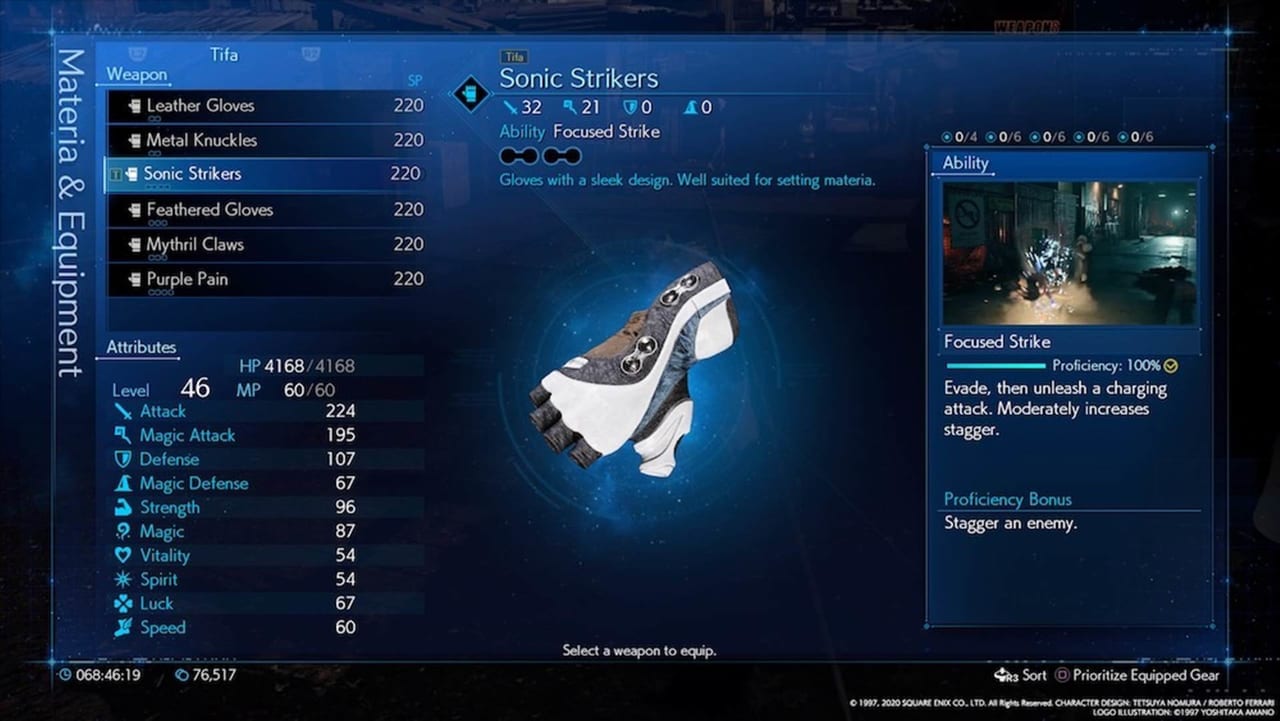1280x721 pixels.
Task: Click the Metal Knuckles weapon icon
Action: (134, 139)
